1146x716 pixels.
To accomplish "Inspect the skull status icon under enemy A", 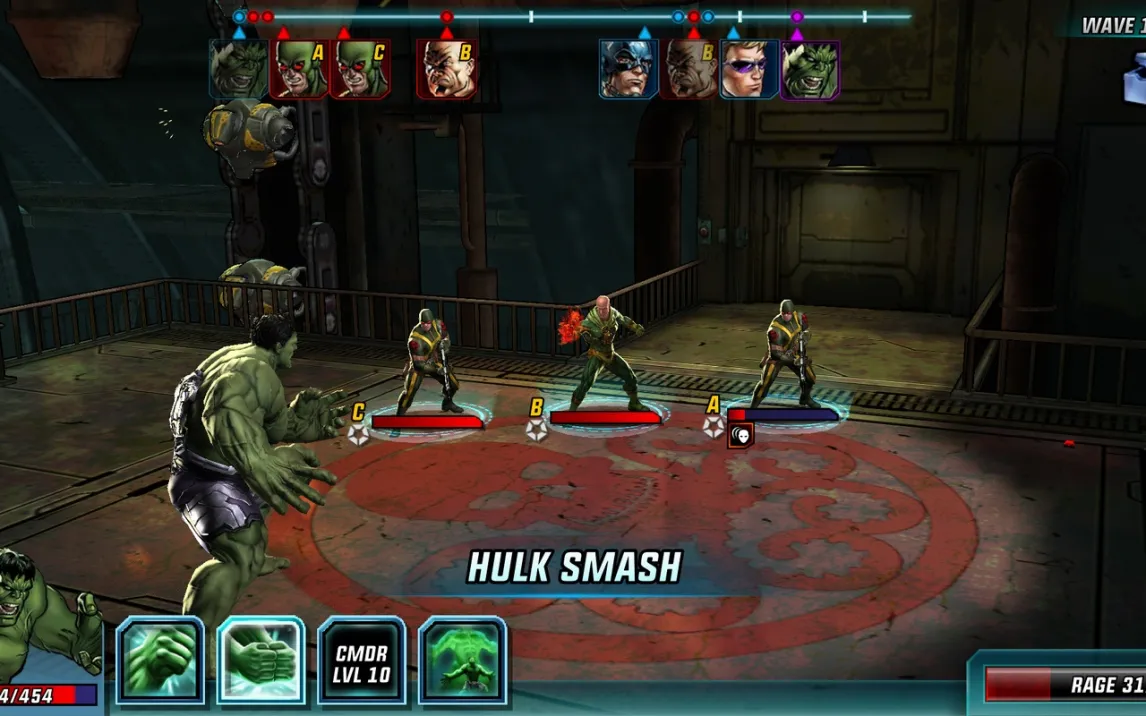I will tap(740, 435).
